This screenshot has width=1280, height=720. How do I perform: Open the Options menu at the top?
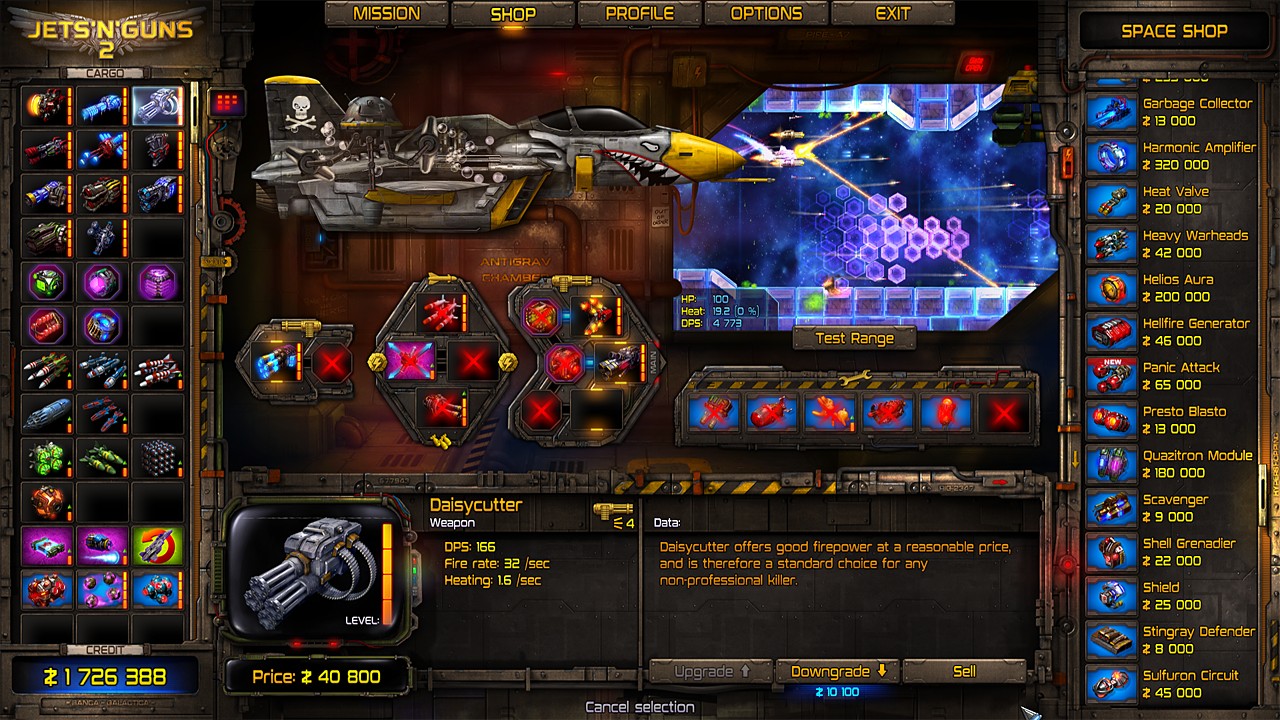pyautogui.click(x=766, y=13)
